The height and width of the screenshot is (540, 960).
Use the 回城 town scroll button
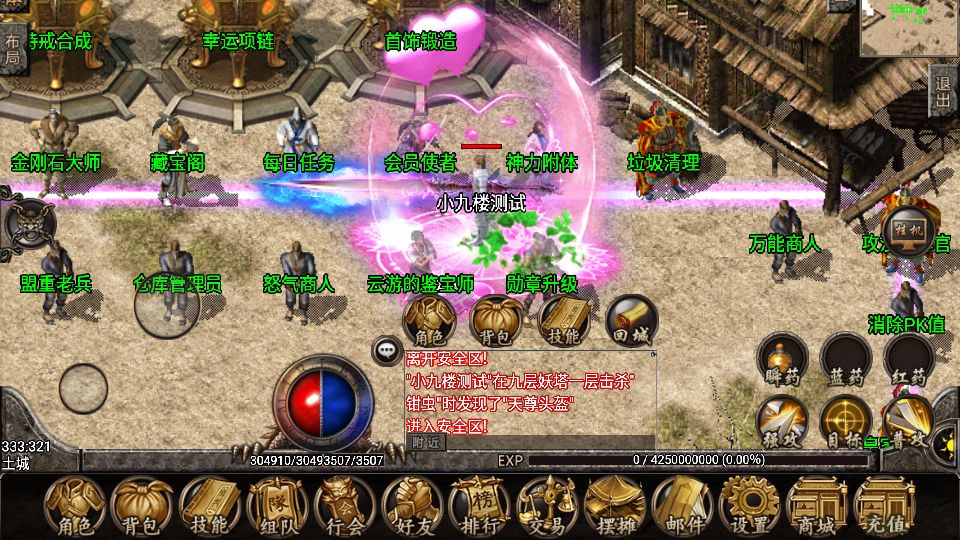[632, 321]
